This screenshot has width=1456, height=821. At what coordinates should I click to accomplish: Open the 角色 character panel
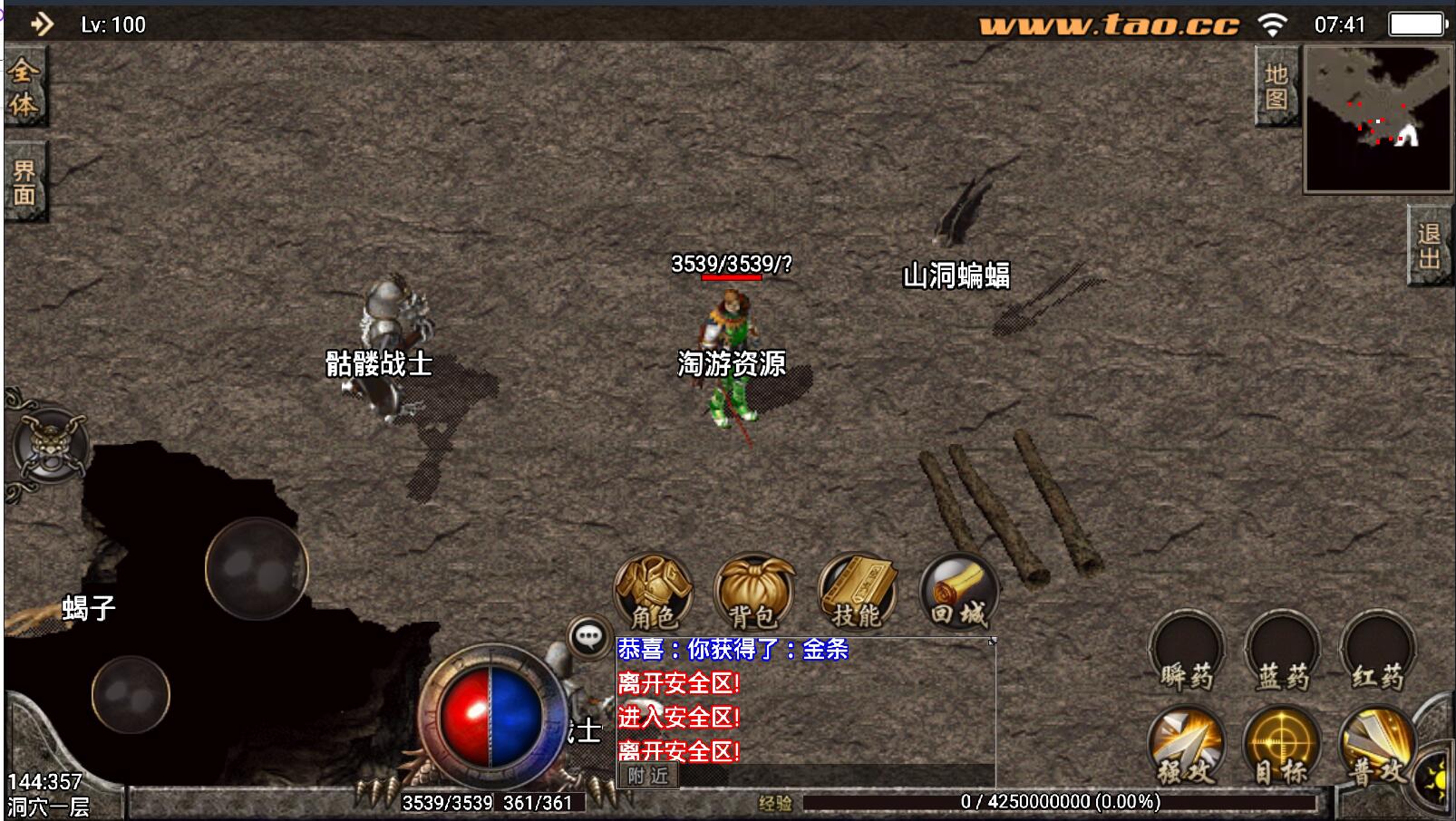(x=653, y=592)
